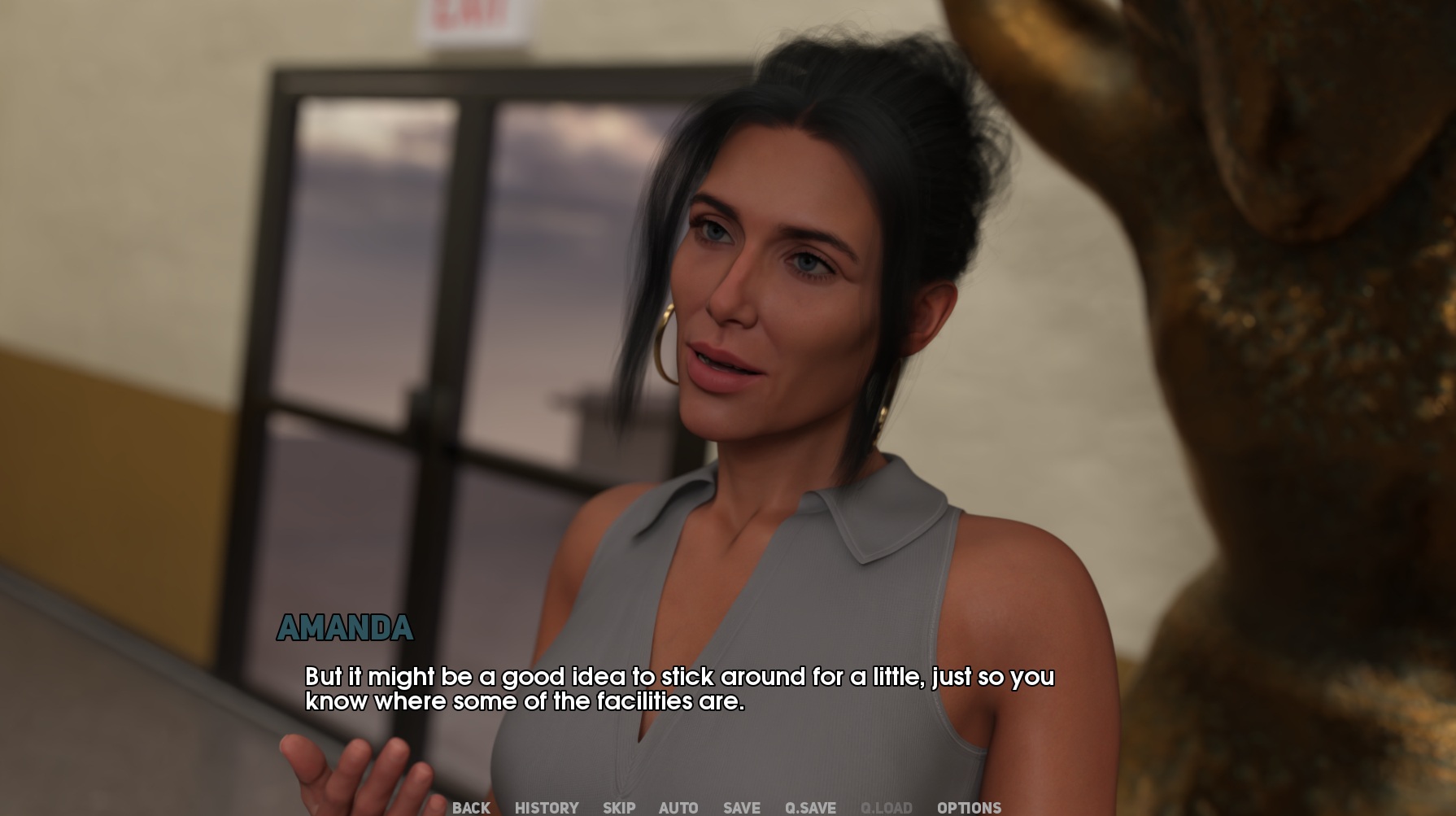This screenshot has width=1456, height=816.
Task: Click Q.Load to quick load
Action: pos(886,808)
